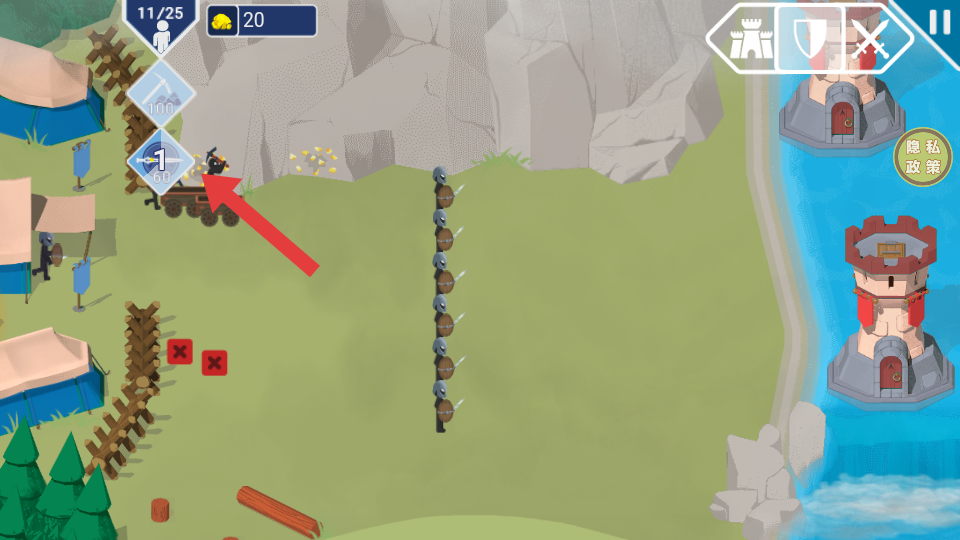Open the 隐私政策 privacy policy
The image size is (960, 540).
922,158
